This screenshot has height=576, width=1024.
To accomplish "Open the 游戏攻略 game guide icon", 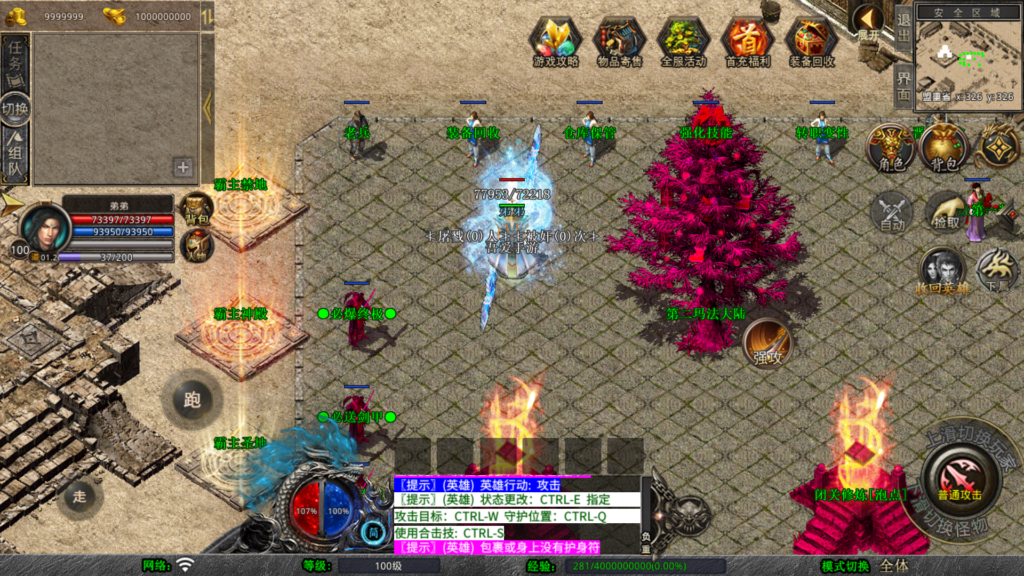I will tap(556, 41).
